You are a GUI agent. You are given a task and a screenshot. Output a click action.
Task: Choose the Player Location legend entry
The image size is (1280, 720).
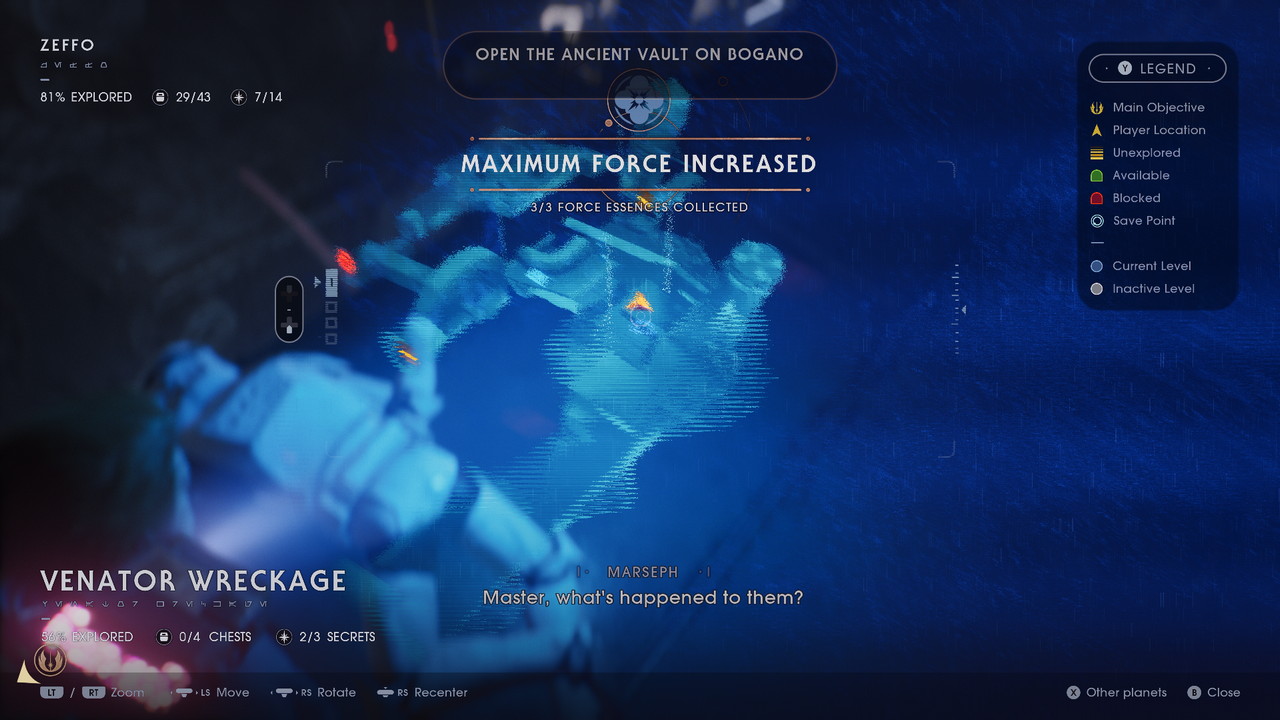(1158, 130)
